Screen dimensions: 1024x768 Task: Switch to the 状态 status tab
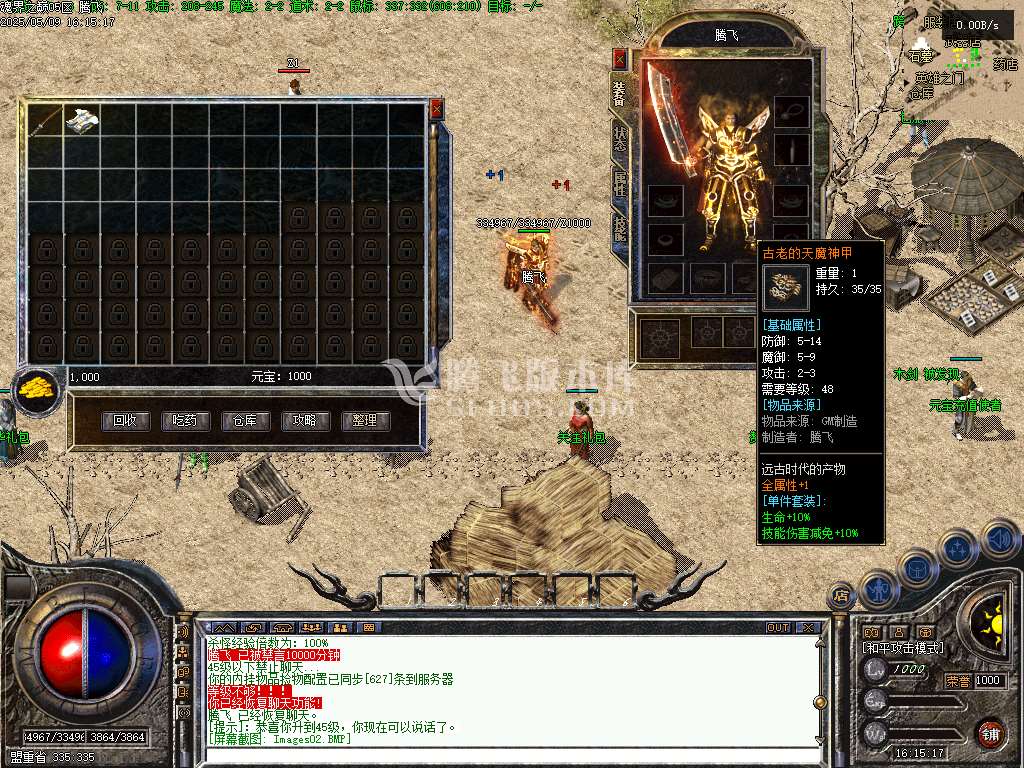(619, 139)
